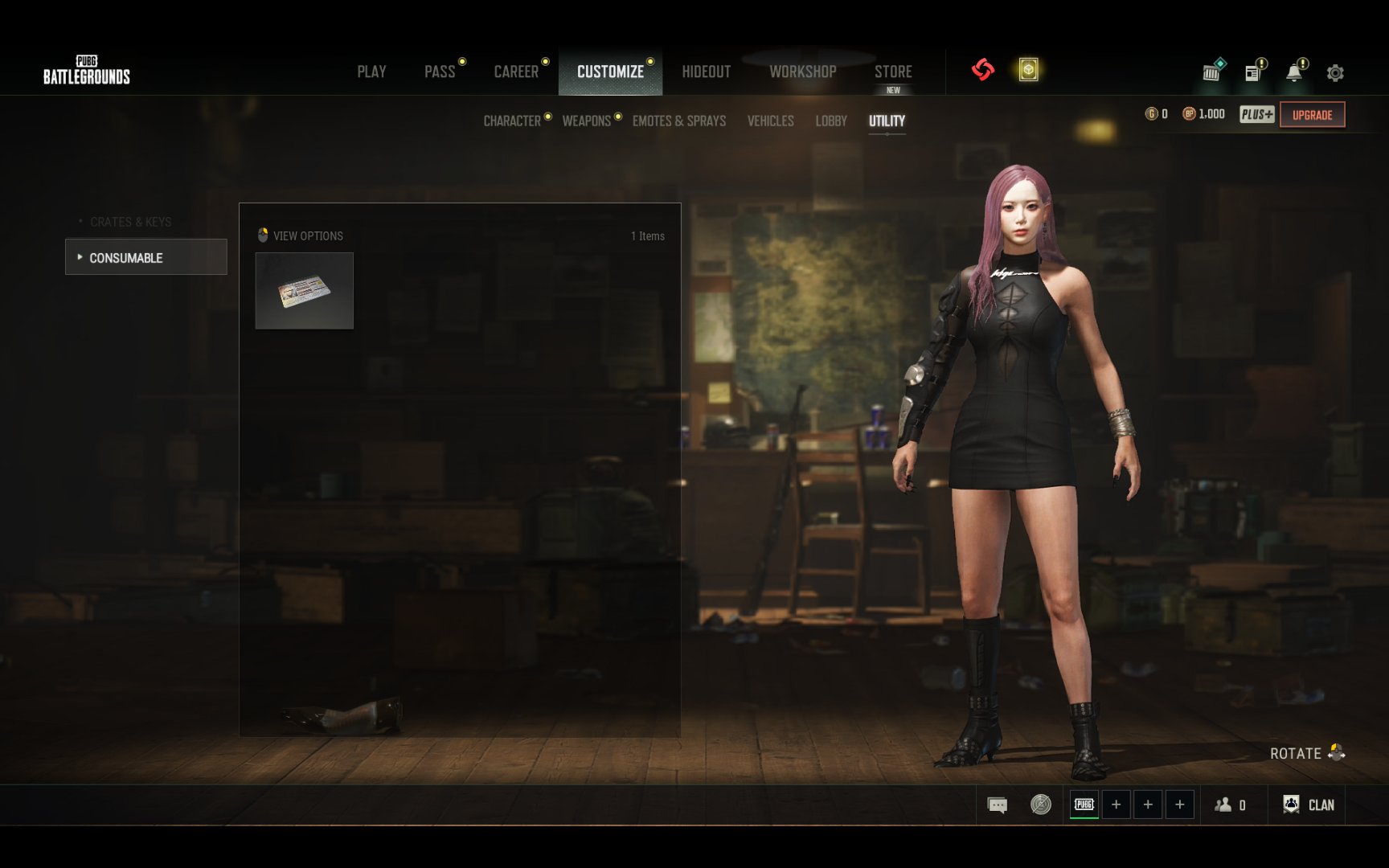Open the Lobby sub-tab
This screenshot has width=1389, height=868.
[x=831, y=121]
